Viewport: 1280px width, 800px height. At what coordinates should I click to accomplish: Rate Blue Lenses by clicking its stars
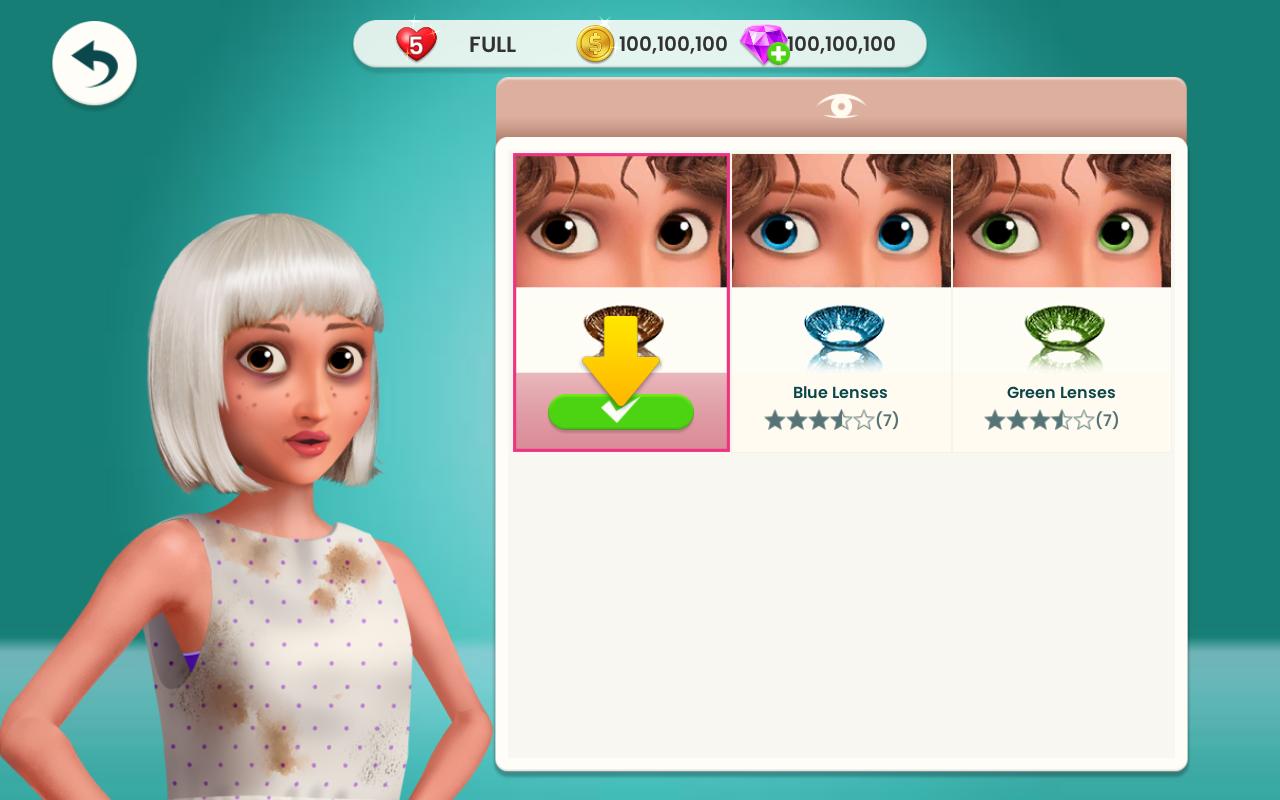[820, 420]
